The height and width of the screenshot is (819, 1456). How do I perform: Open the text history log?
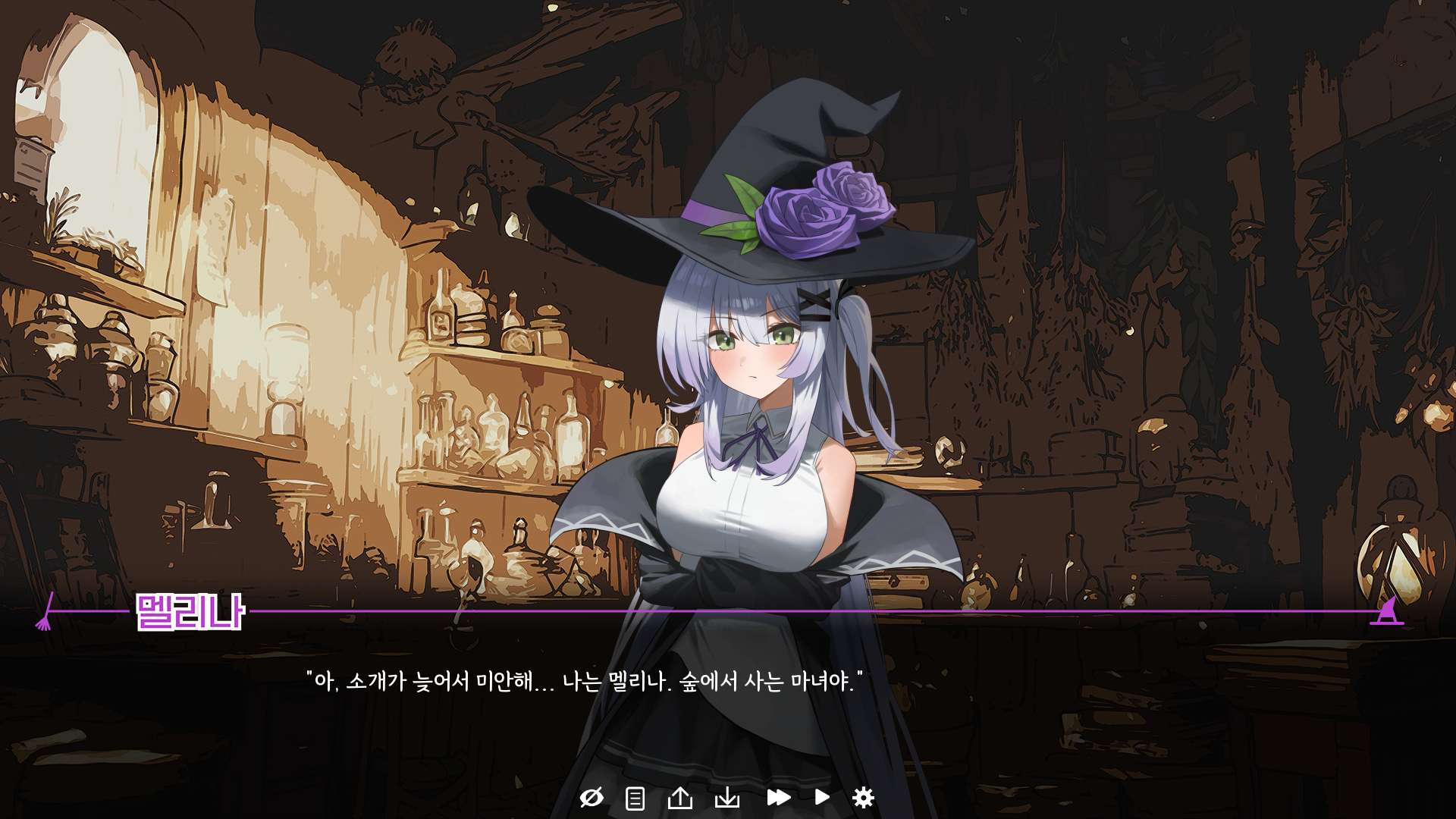pos(633,798)
